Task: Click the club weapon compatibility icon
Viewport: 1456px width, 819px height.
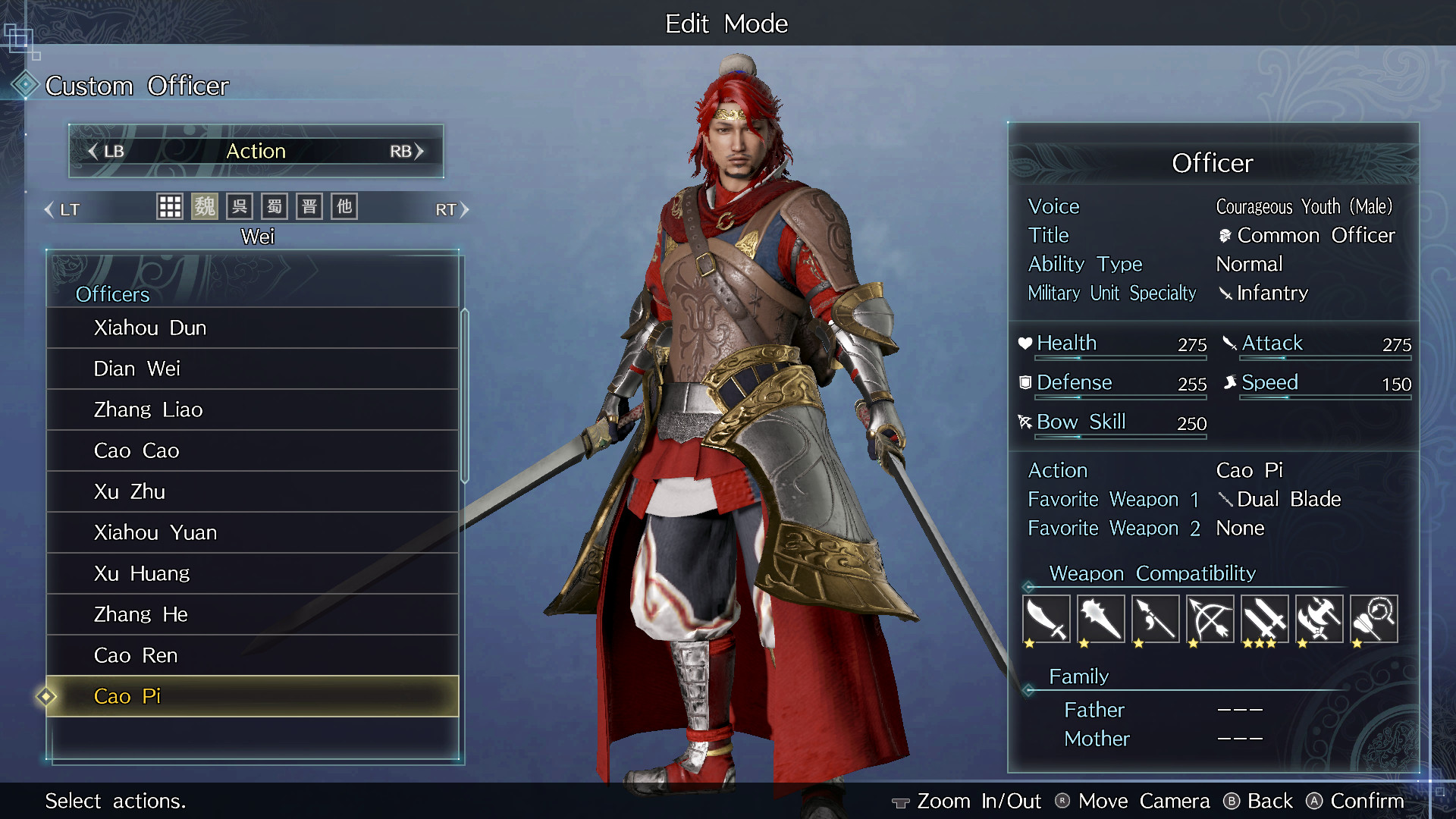Action: click(1100, 619)
